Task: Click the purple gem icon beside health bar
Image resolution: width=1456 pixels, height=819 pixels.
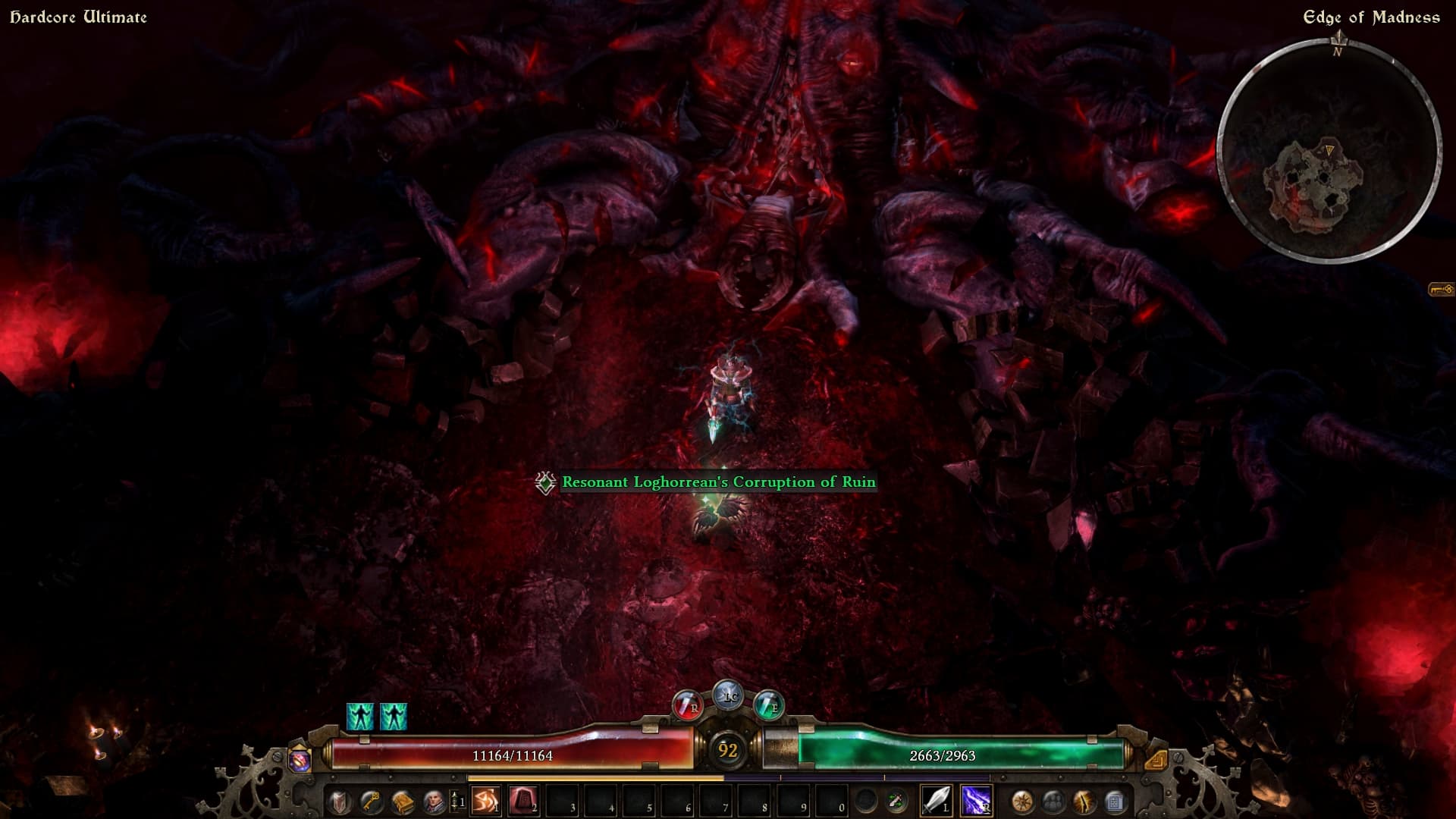Action: tap(300, 759)
